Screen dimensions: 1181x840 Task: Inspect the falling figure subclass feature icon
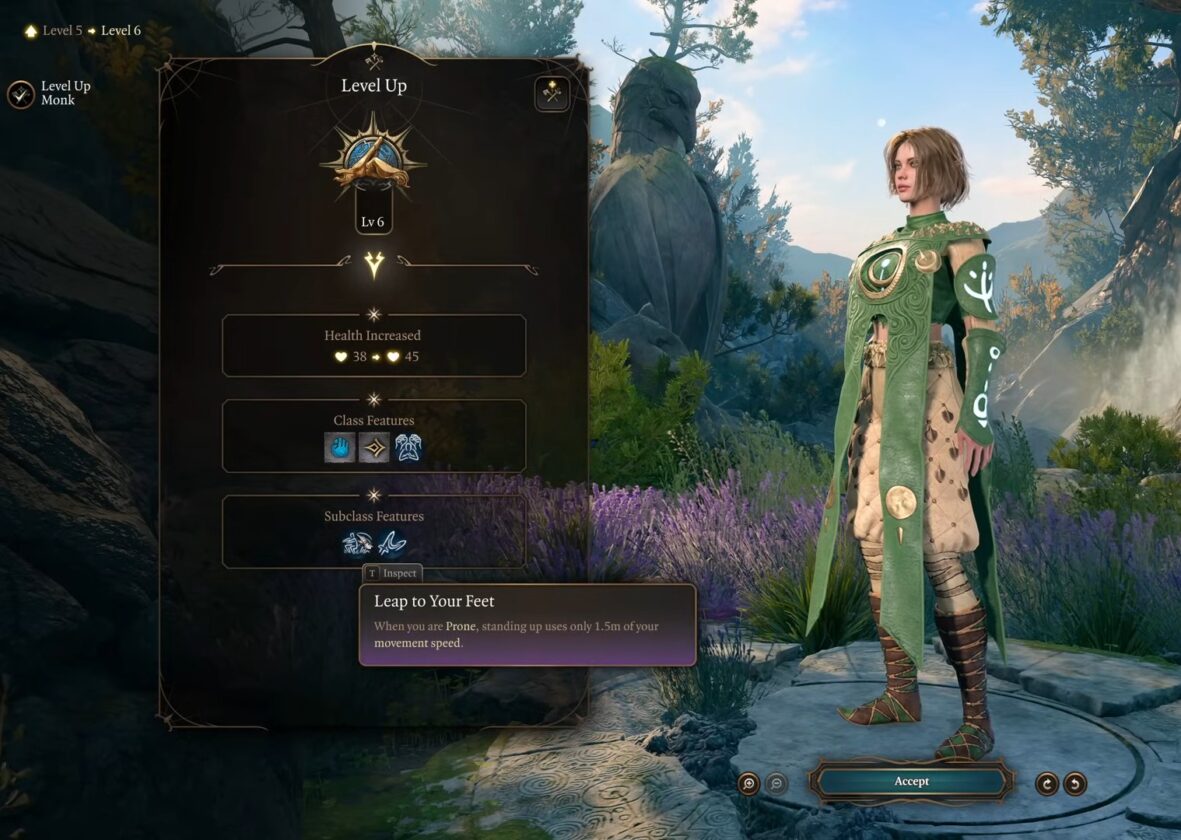[357, 543]
